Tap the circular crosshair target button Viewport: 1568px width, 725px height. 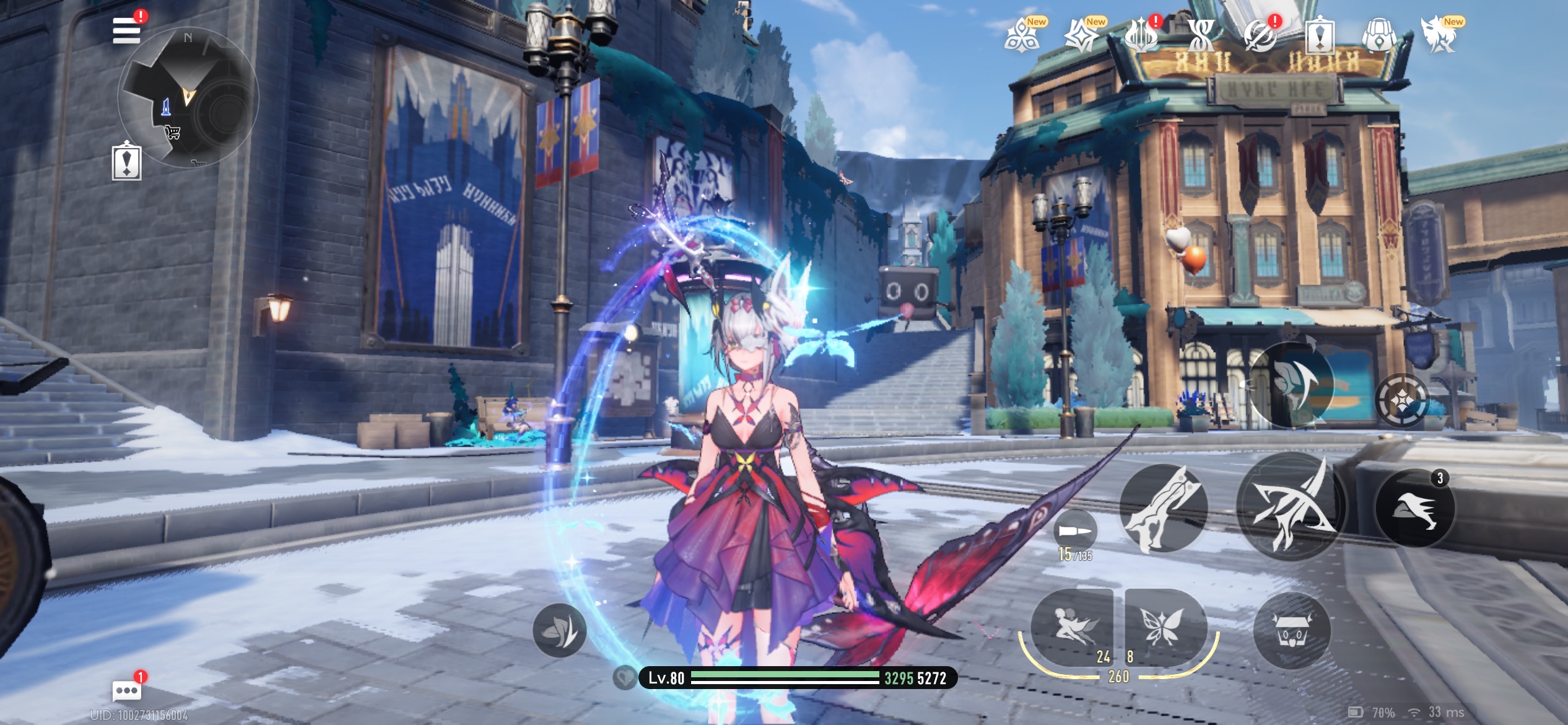(x=1403, y=400)
